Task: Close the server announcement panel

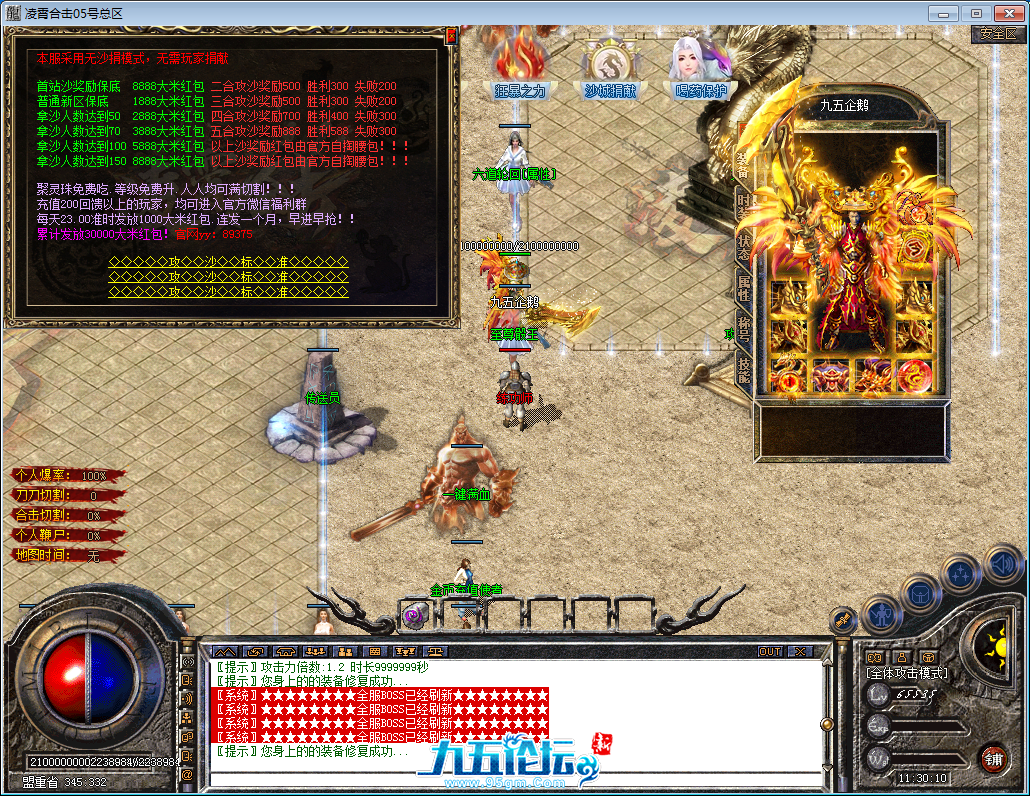Action: tap(451, 35)
